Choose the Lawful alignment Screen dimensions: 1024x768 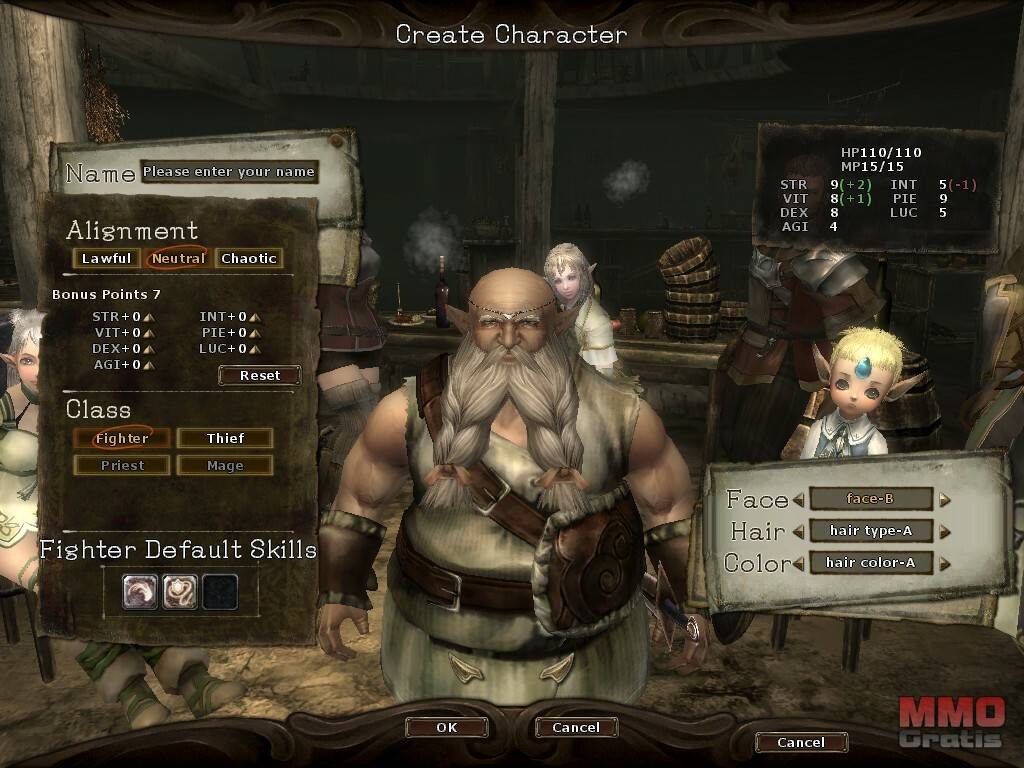pyautogui.click(x=106, y=258)
